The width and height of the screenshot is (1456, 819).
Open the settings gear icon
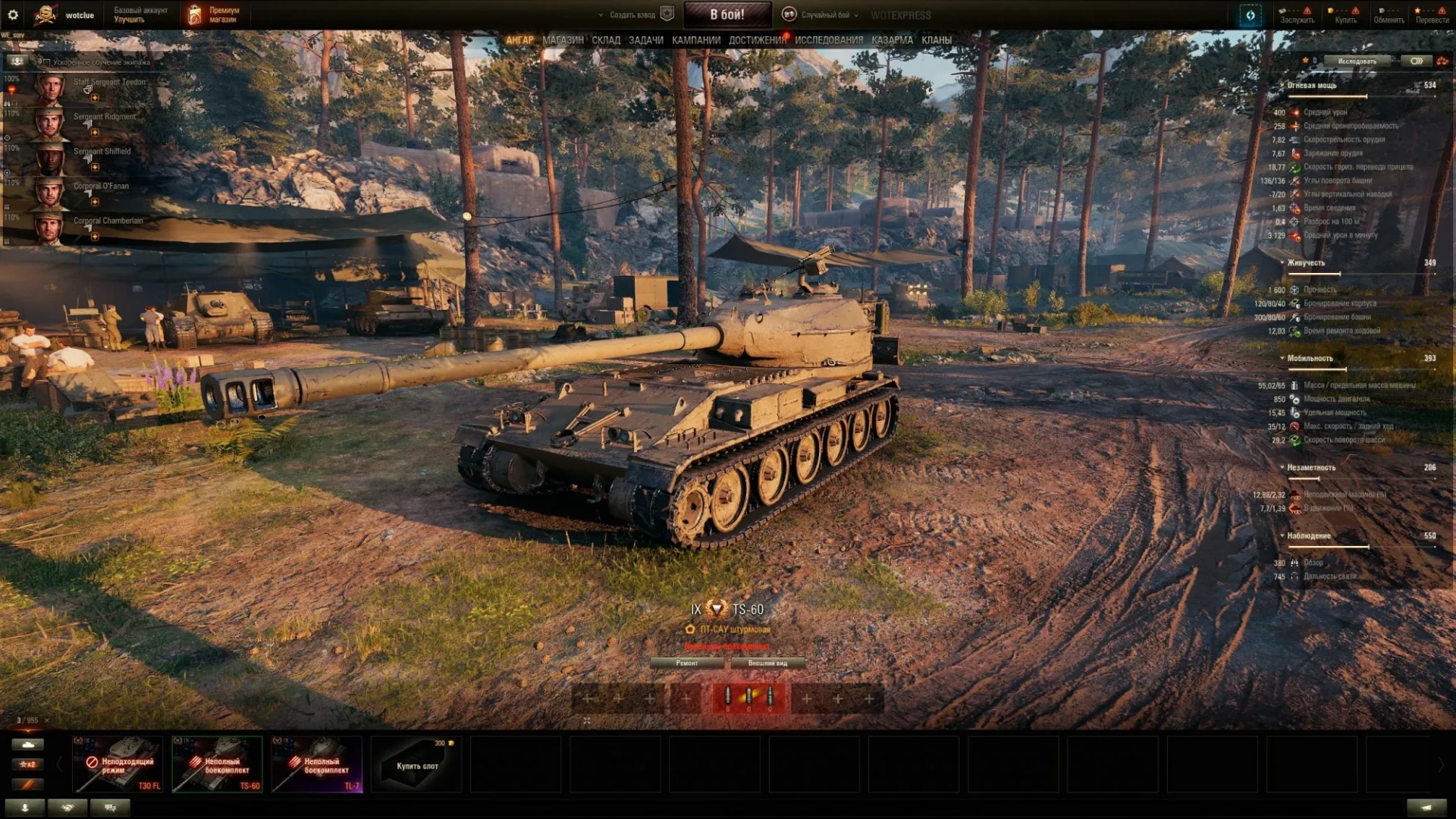pyautogui.click(x=13, y=14)
